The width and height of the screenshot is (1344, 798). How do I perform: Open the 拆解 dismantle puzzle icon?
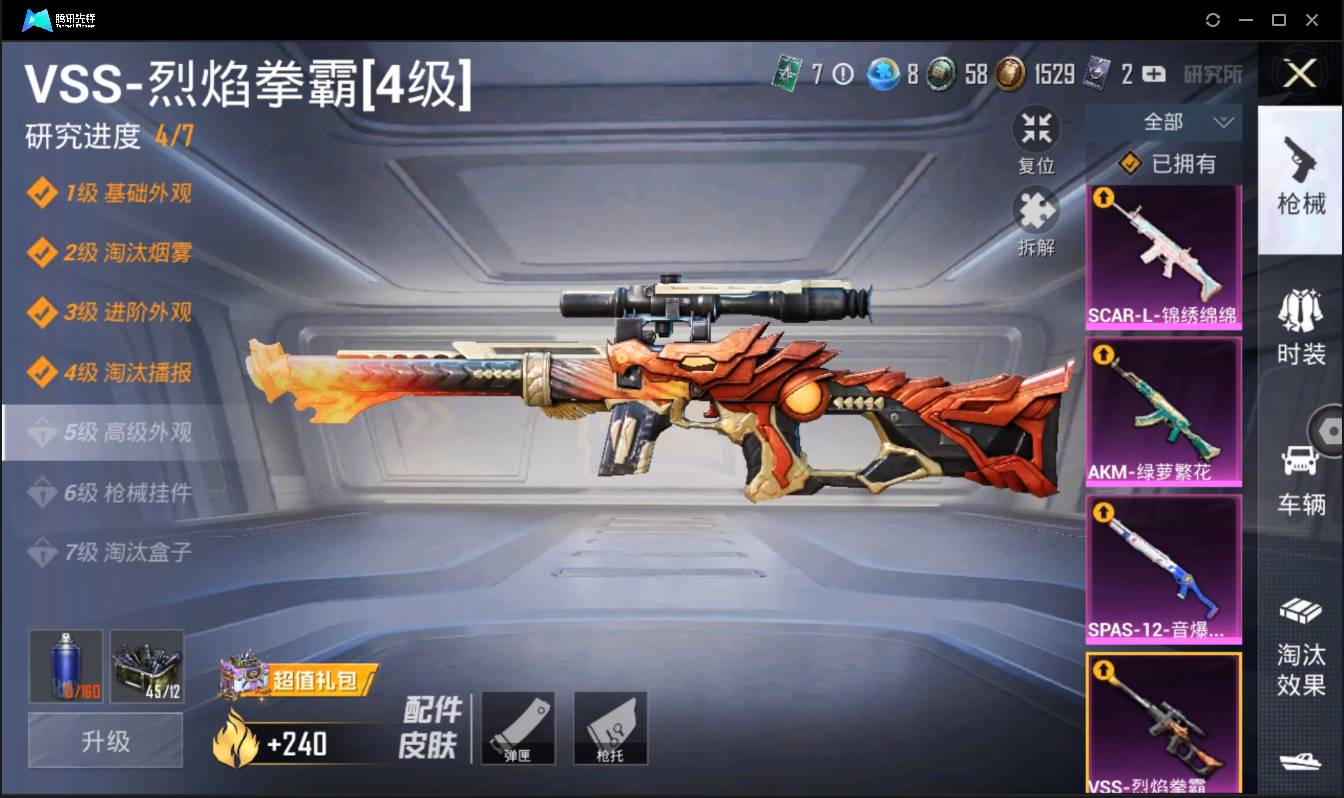tap(1036, 211)
